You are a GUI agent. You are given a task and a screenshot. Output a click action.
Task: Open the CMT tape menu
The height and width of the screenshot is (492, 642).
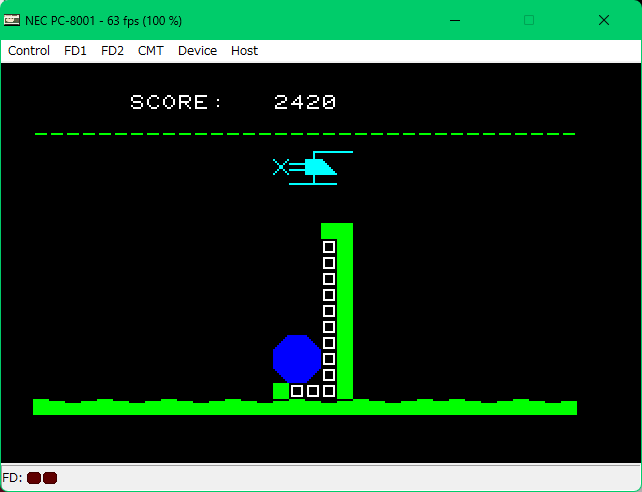(x=151, y=51)
